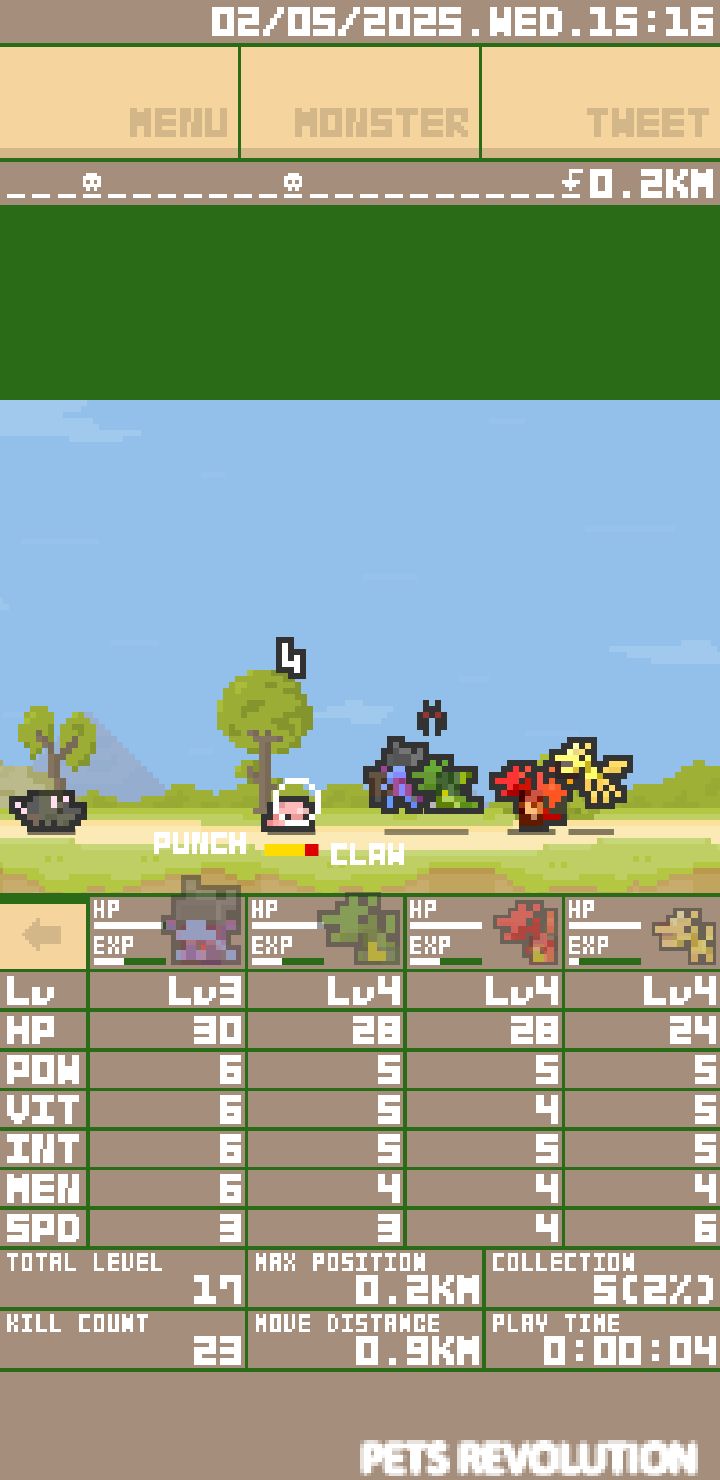Screen dimensions: 720x1480
Task: Open the Menu panel
Action: 120,102
